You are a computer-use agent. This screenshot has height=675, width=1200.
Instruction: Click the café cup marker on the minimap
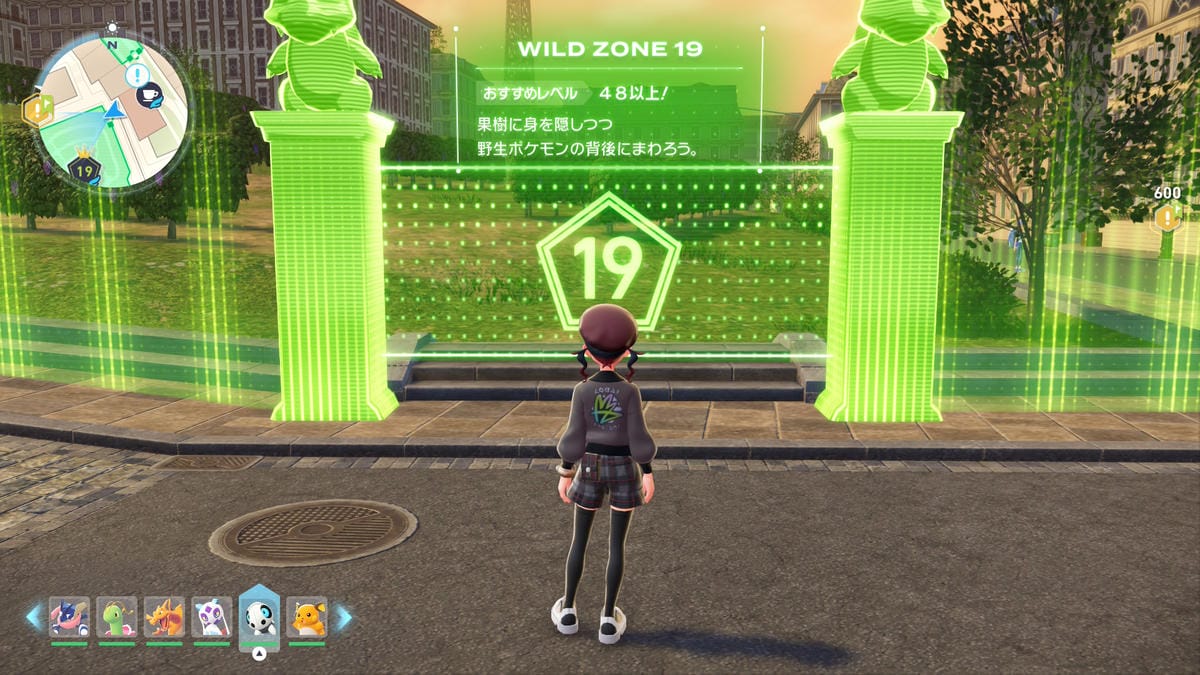point(149,95)
